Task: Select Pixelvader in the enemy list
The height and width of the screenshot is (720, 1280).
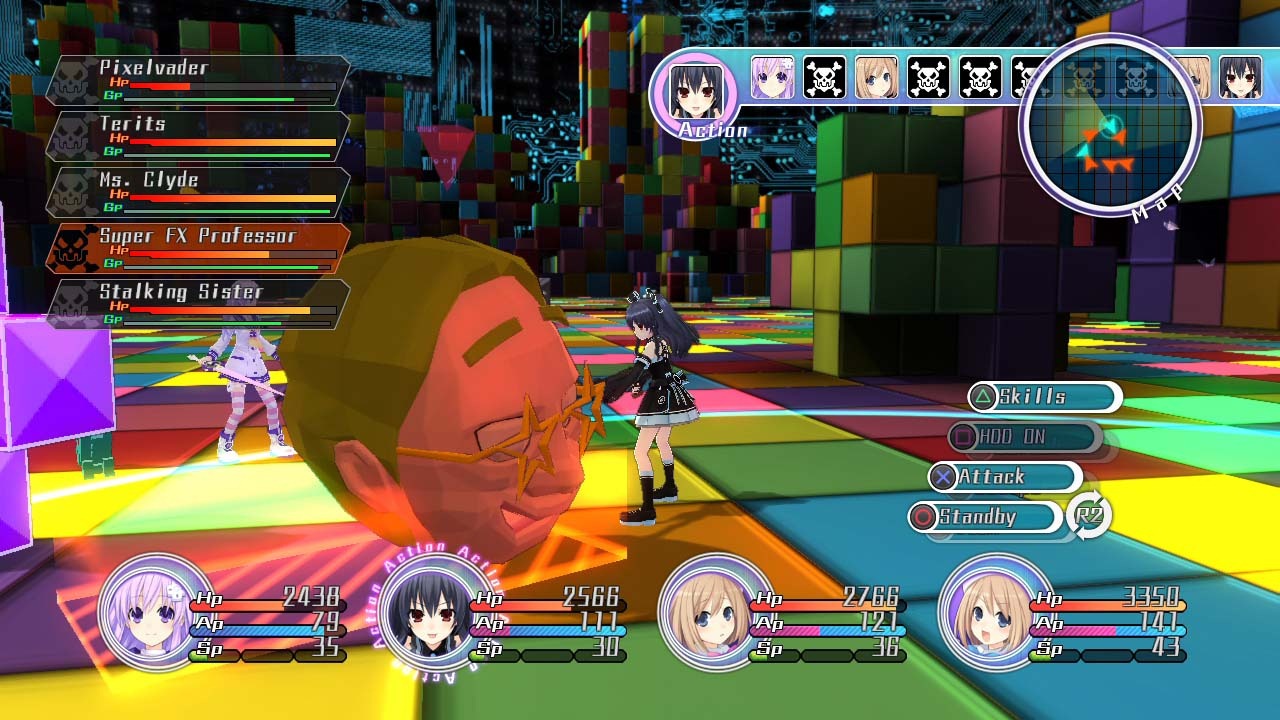Action: [198, 80]
